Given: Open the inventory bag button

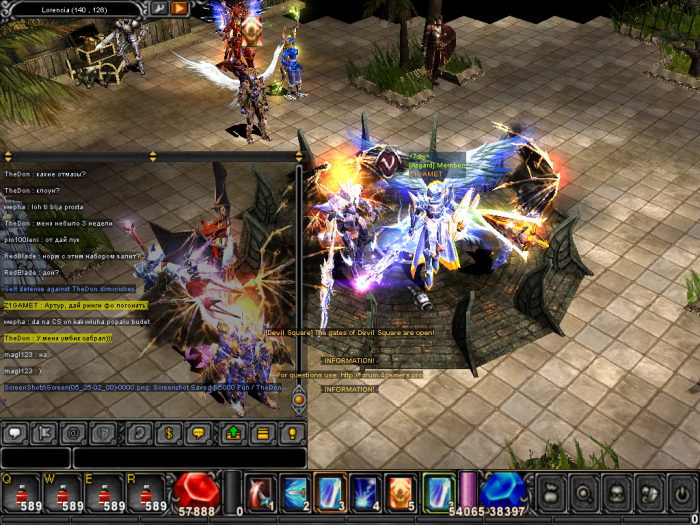Looking at the screenshot, I should [x=552, y=493].
